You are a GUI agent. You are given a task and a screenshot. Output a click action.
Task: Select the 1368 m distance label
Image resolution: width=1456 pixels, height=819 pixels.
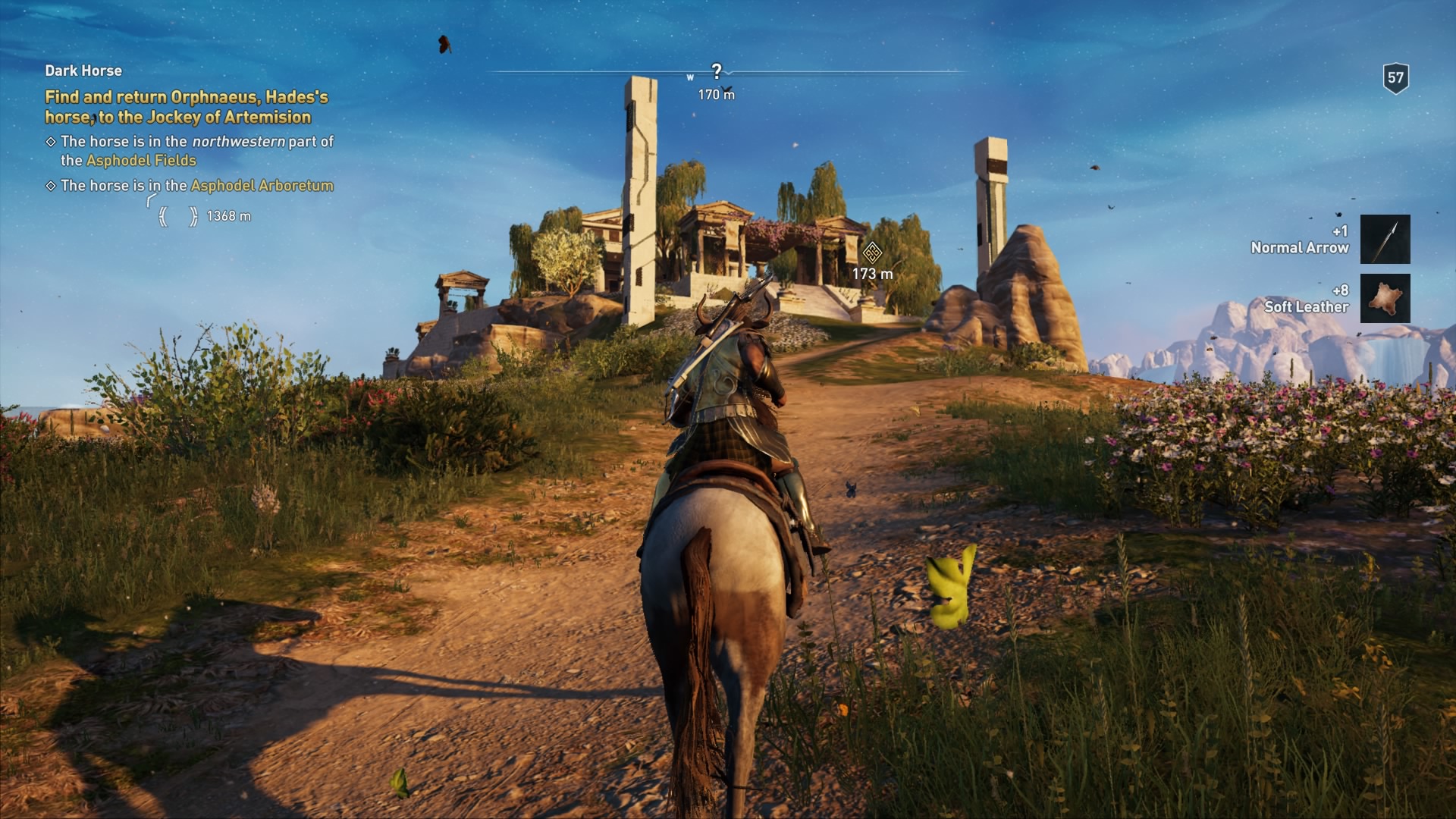tap(230, 215)
